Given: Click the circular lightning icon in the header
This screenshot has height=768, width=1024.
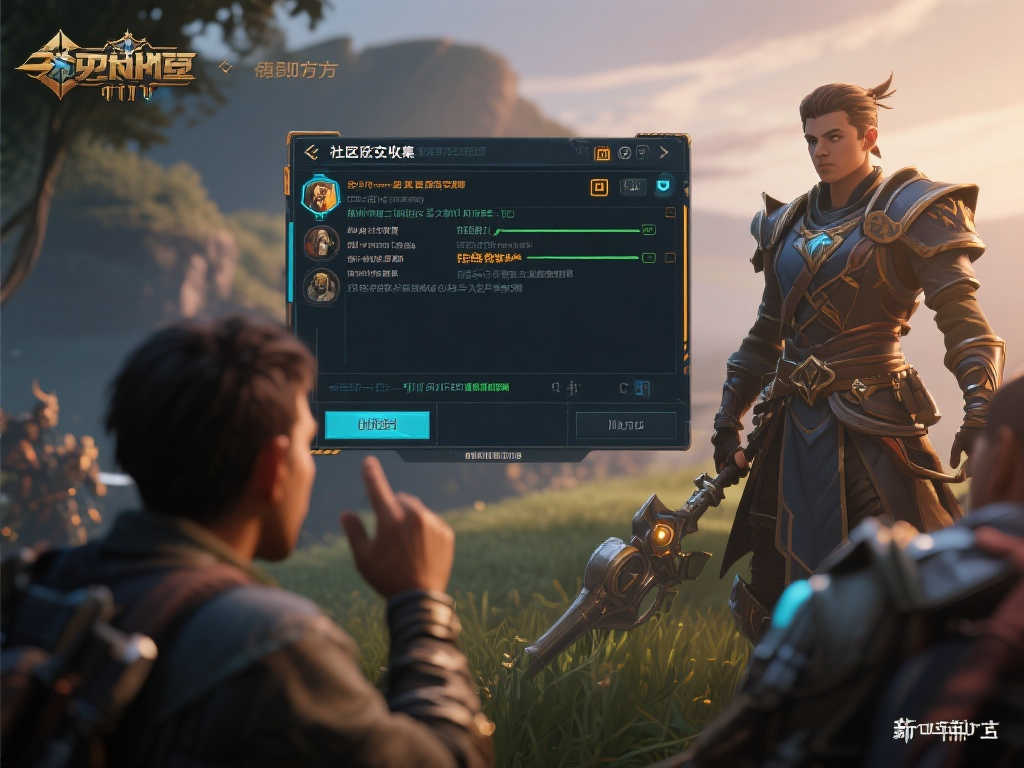Looking at the screenshot, I should point(624,153).
